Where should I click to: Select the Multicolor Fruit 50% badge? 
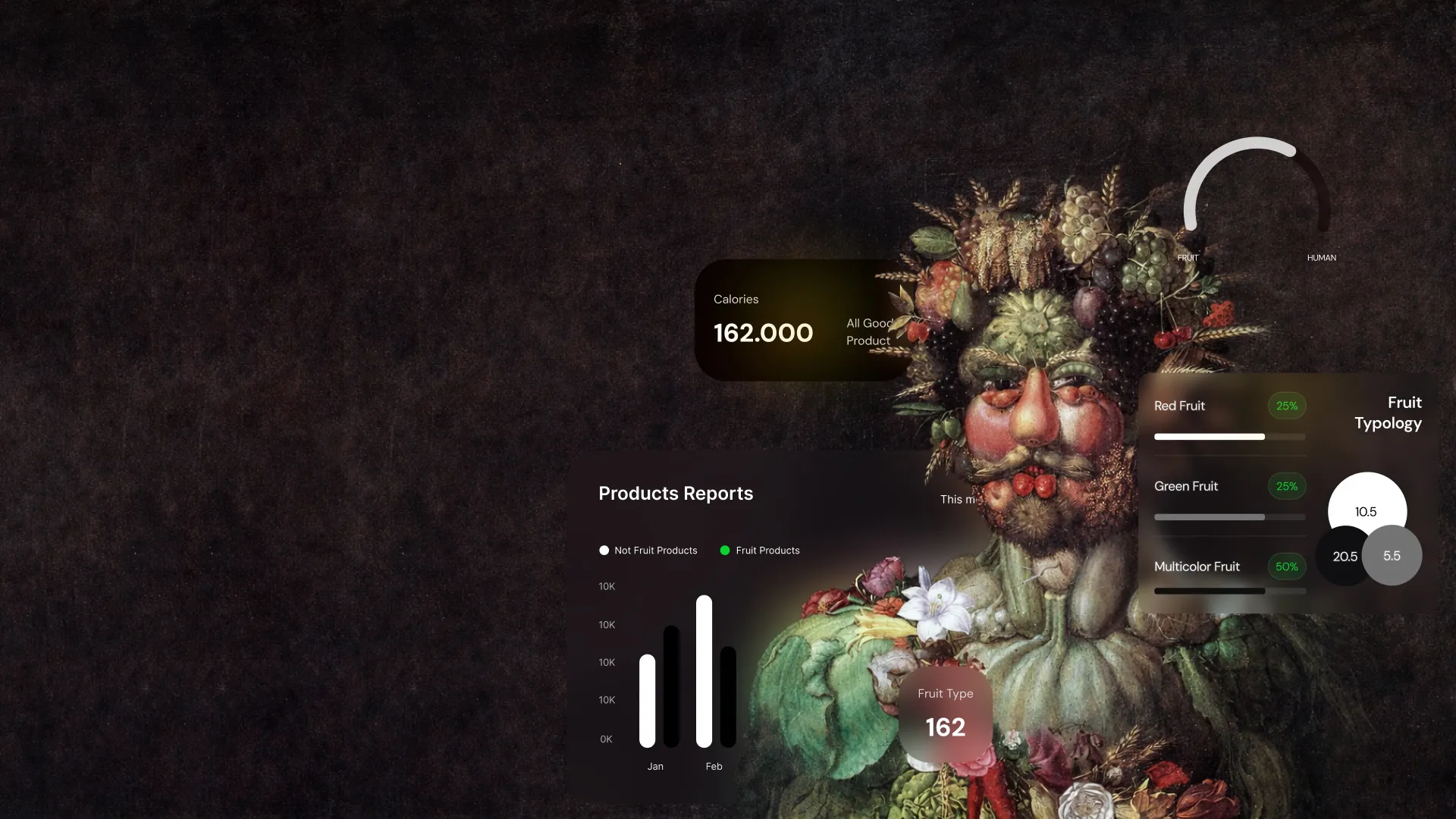1286,566
